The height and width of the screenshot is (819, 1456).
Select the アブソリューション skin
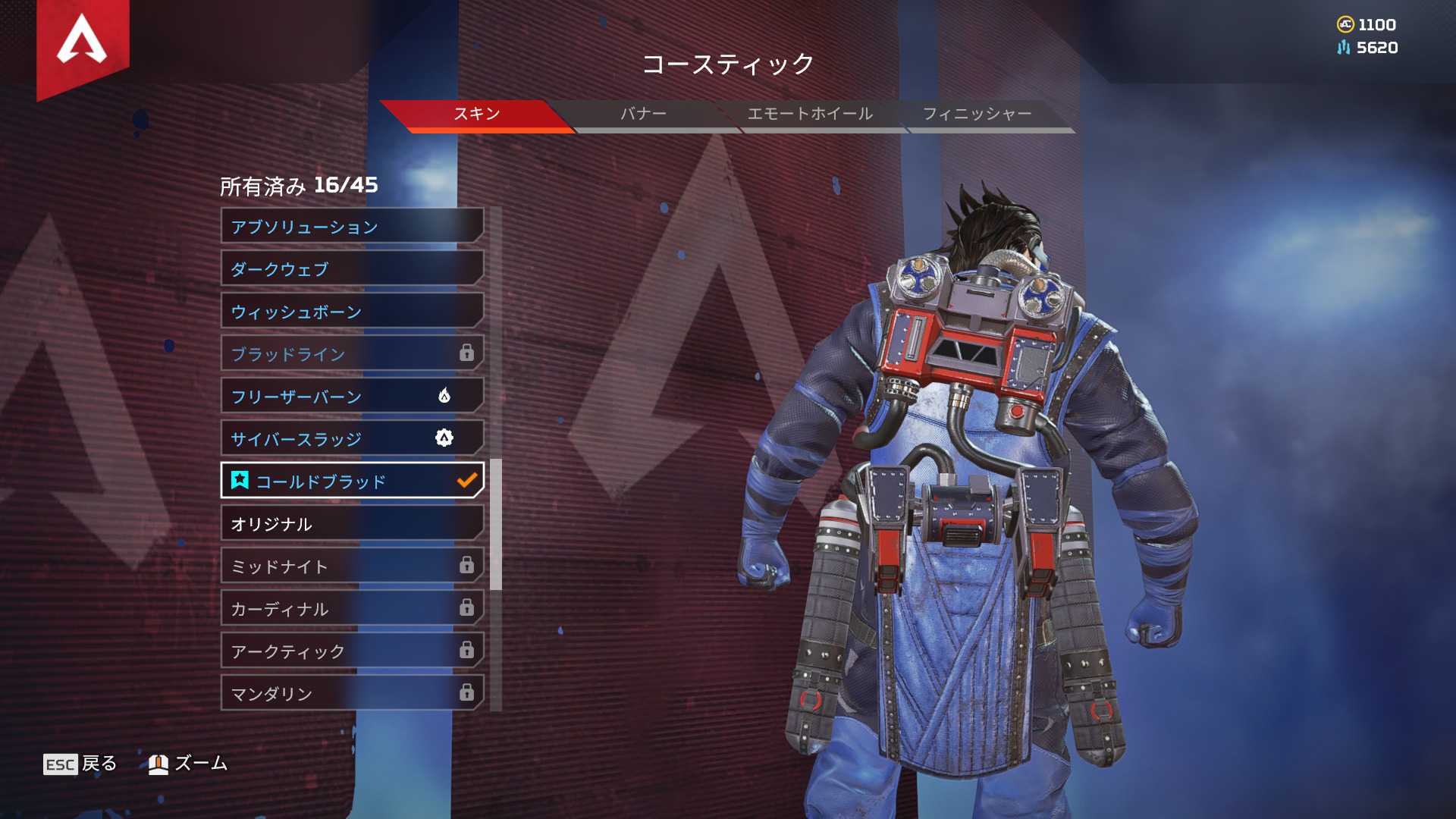(352, 226)
